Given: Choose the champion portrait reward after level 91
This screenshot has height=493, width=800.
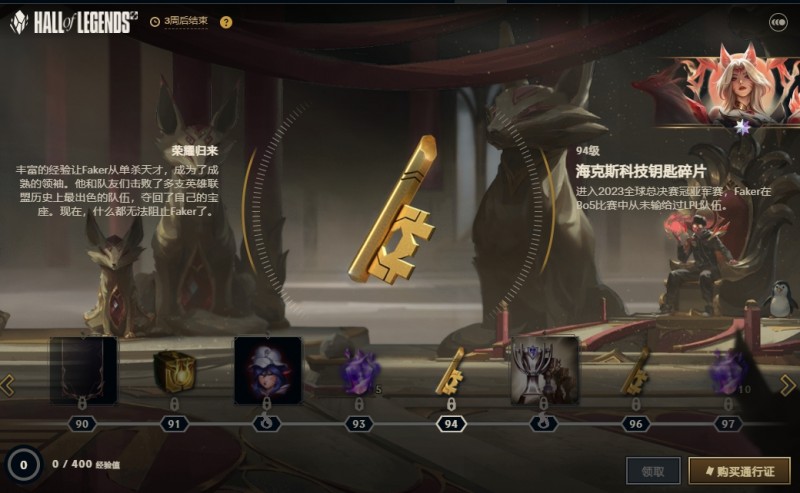Looking at the screenshot, I should [267, 369].
